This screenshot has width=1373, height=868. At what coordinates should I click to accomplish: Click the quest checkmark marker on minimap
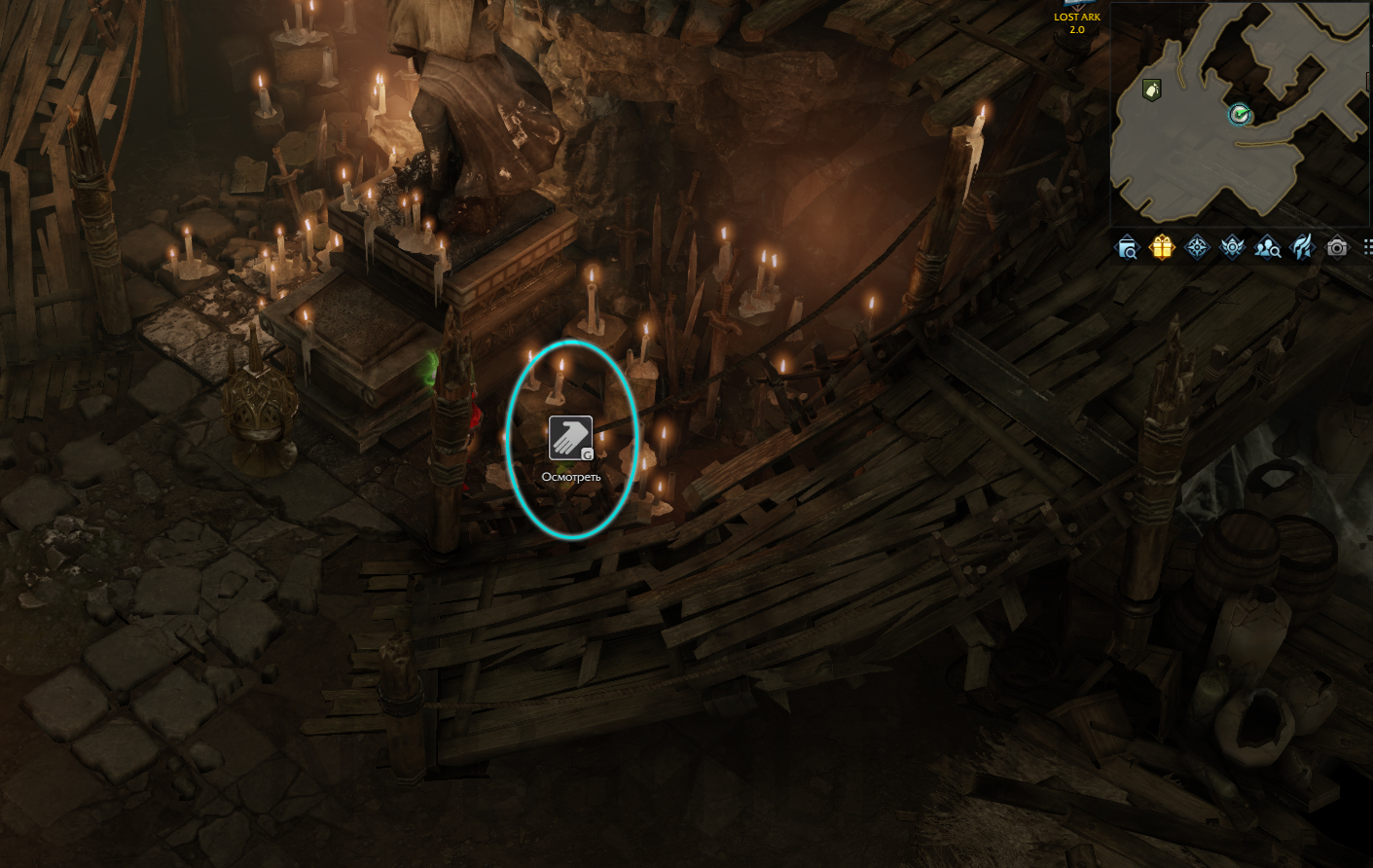(1239, 115)
